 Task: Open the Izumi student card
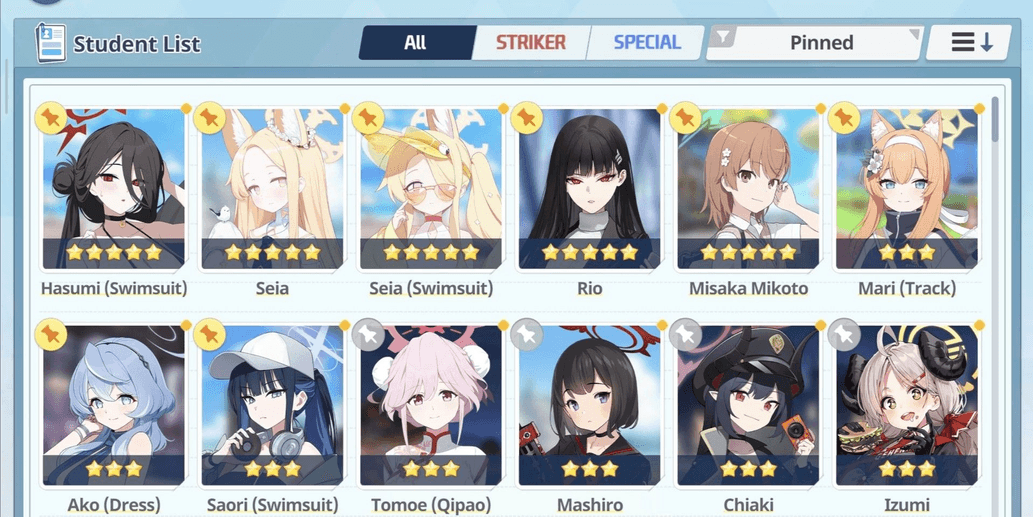[907, 407]
